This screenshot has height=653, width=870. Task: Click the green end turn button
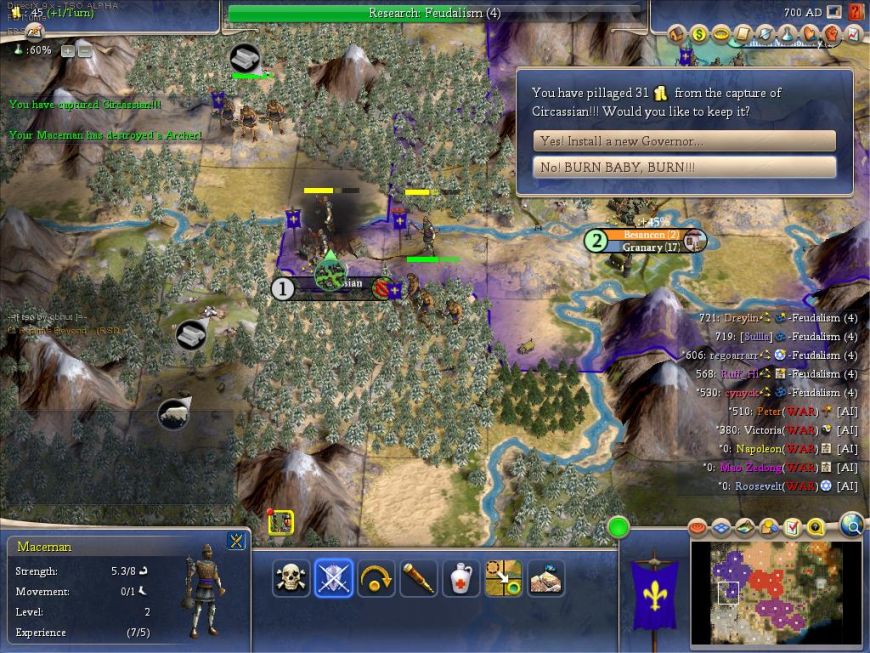click(x=618, y=526)
